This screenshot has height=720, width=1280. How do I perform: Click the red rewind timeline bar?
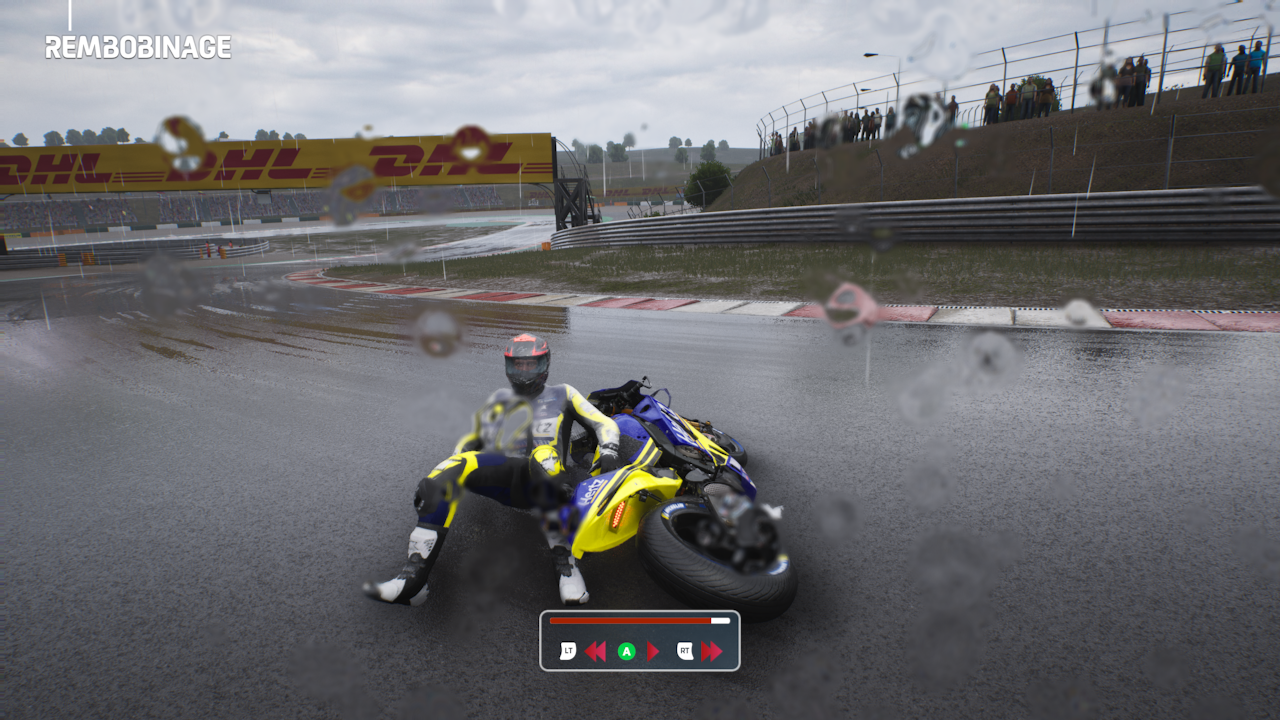[x=630, y=621]
